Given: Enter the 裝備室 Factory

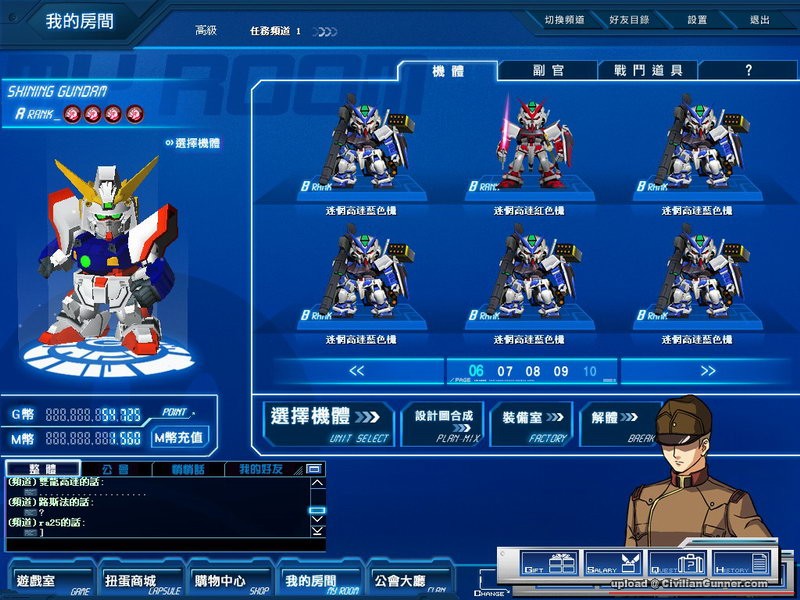Looking at the screenshot, I should coord(531,423).
